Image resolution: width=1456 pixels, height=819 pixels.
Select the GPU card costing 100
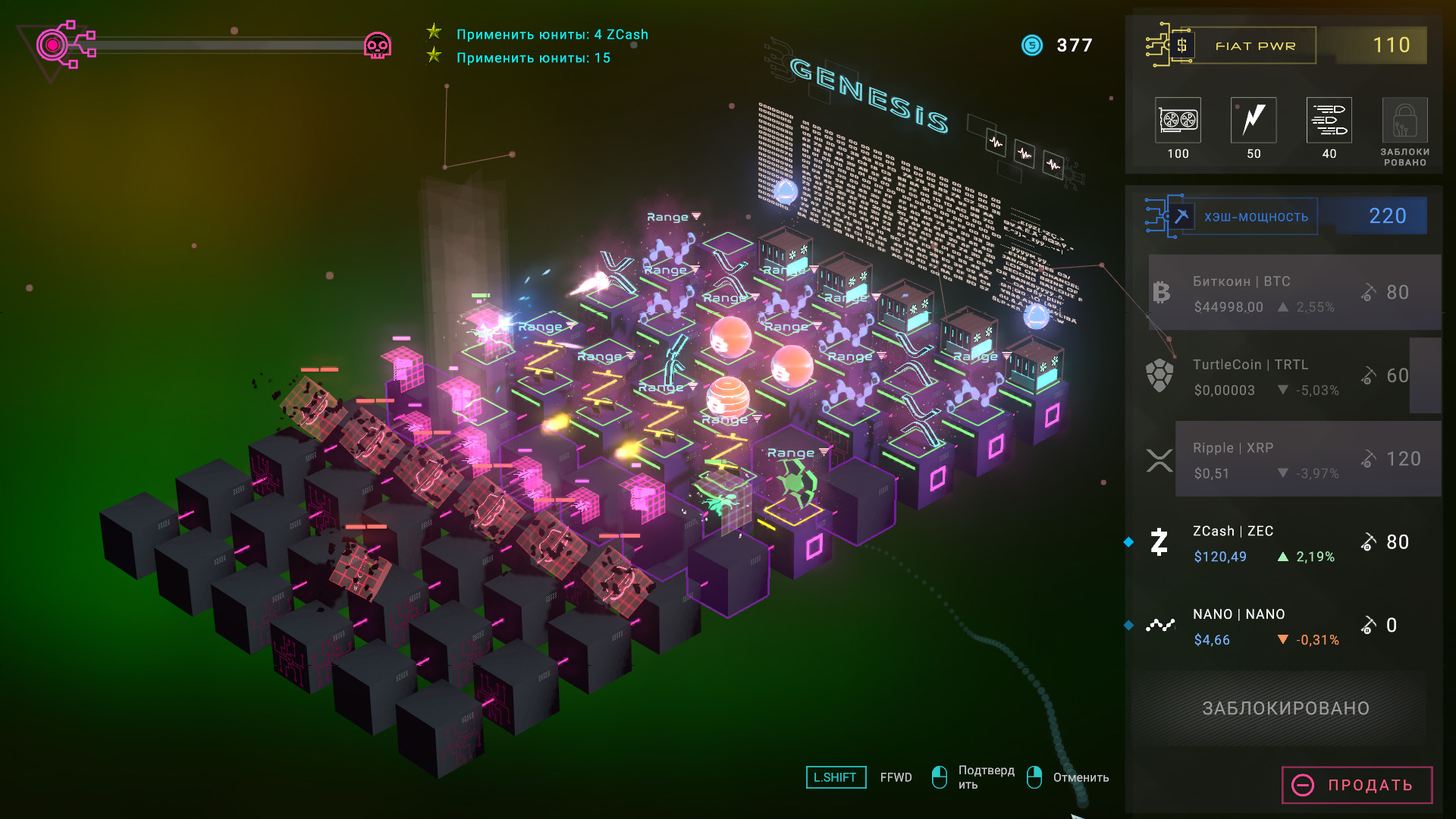tap(1178, 121)
